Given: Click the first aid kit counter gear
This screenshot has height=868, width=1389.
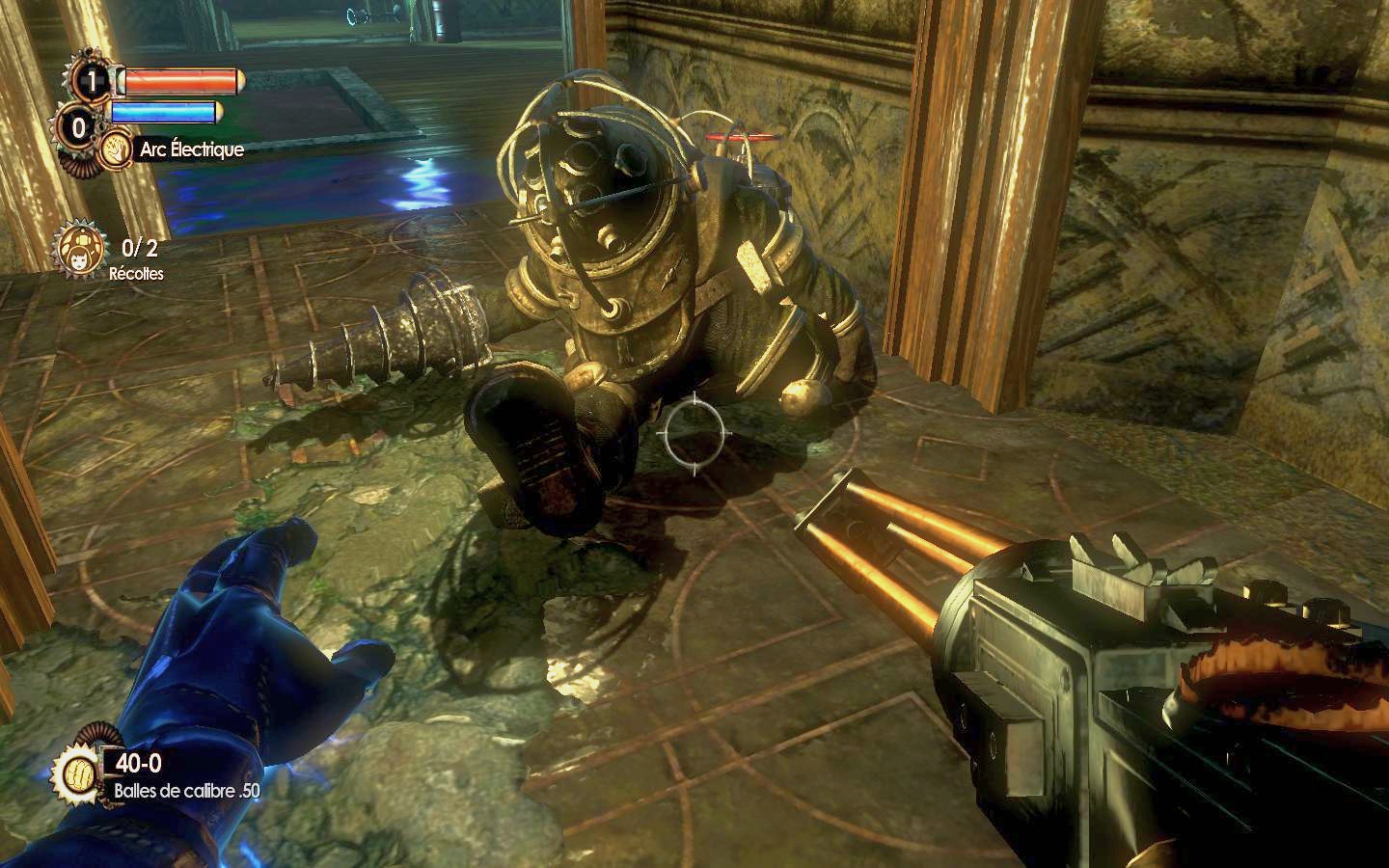Looking at the screenshot, I should (x=92, y=81).
